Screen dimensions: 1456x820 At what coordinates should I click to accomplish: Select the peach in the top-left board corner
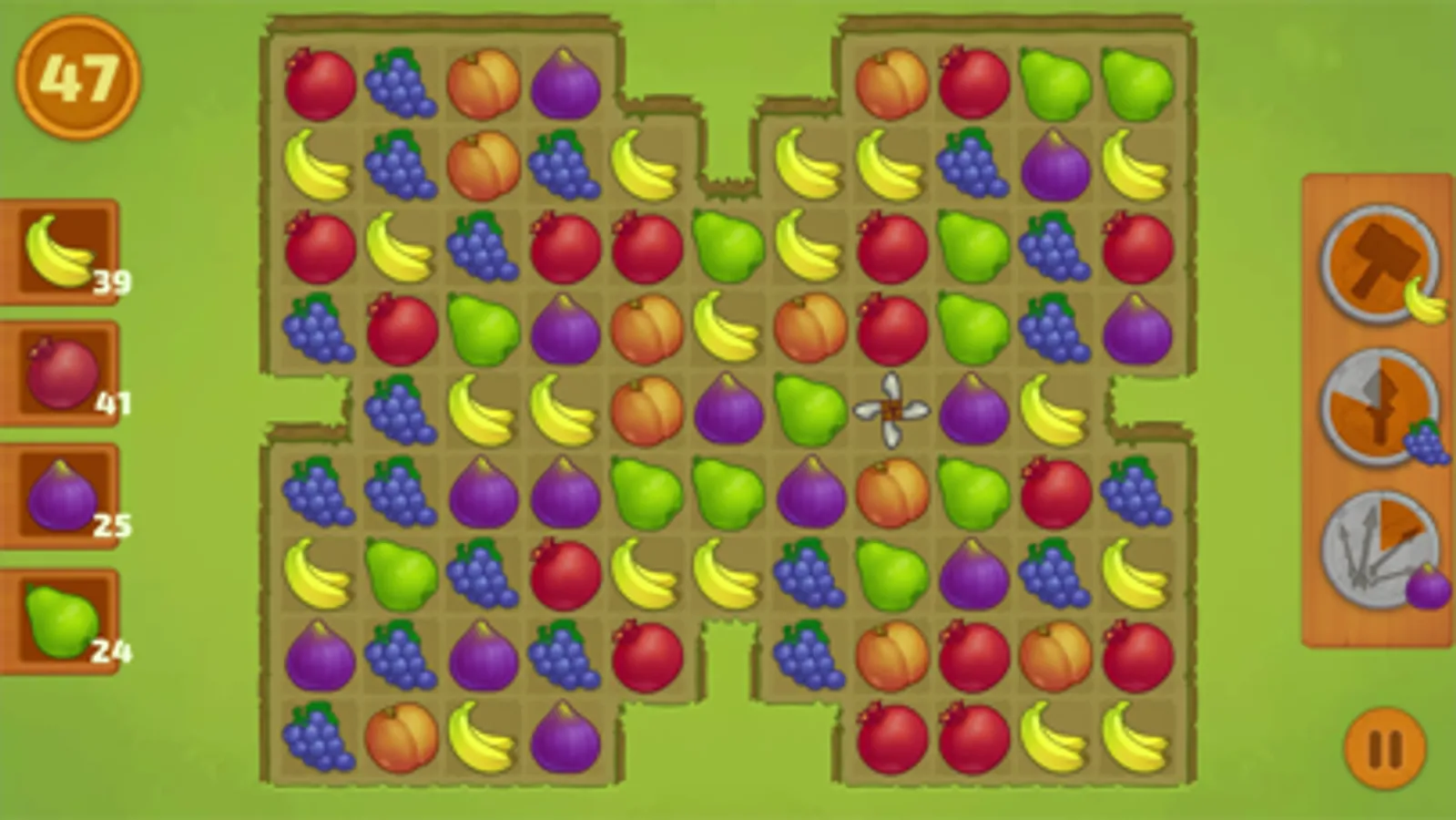[x=483, y=82]
